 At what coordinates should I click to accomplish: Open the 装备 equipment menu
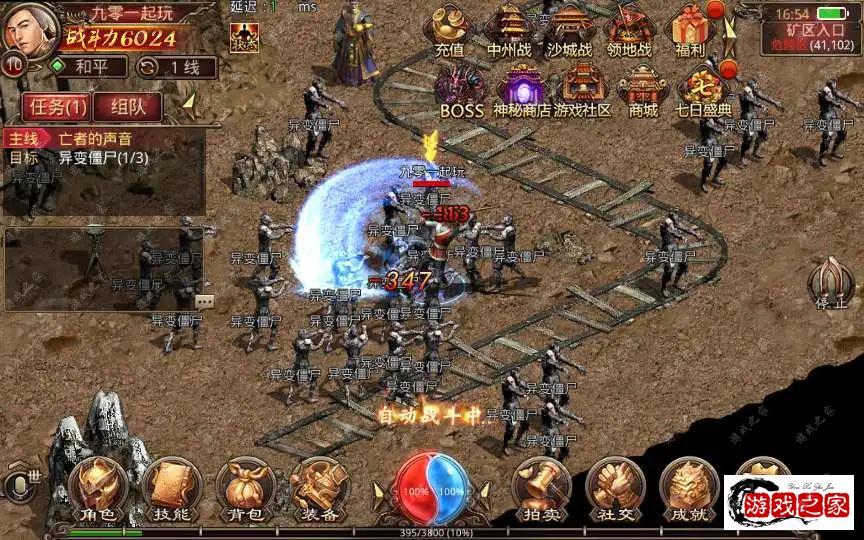pos(319,492)
